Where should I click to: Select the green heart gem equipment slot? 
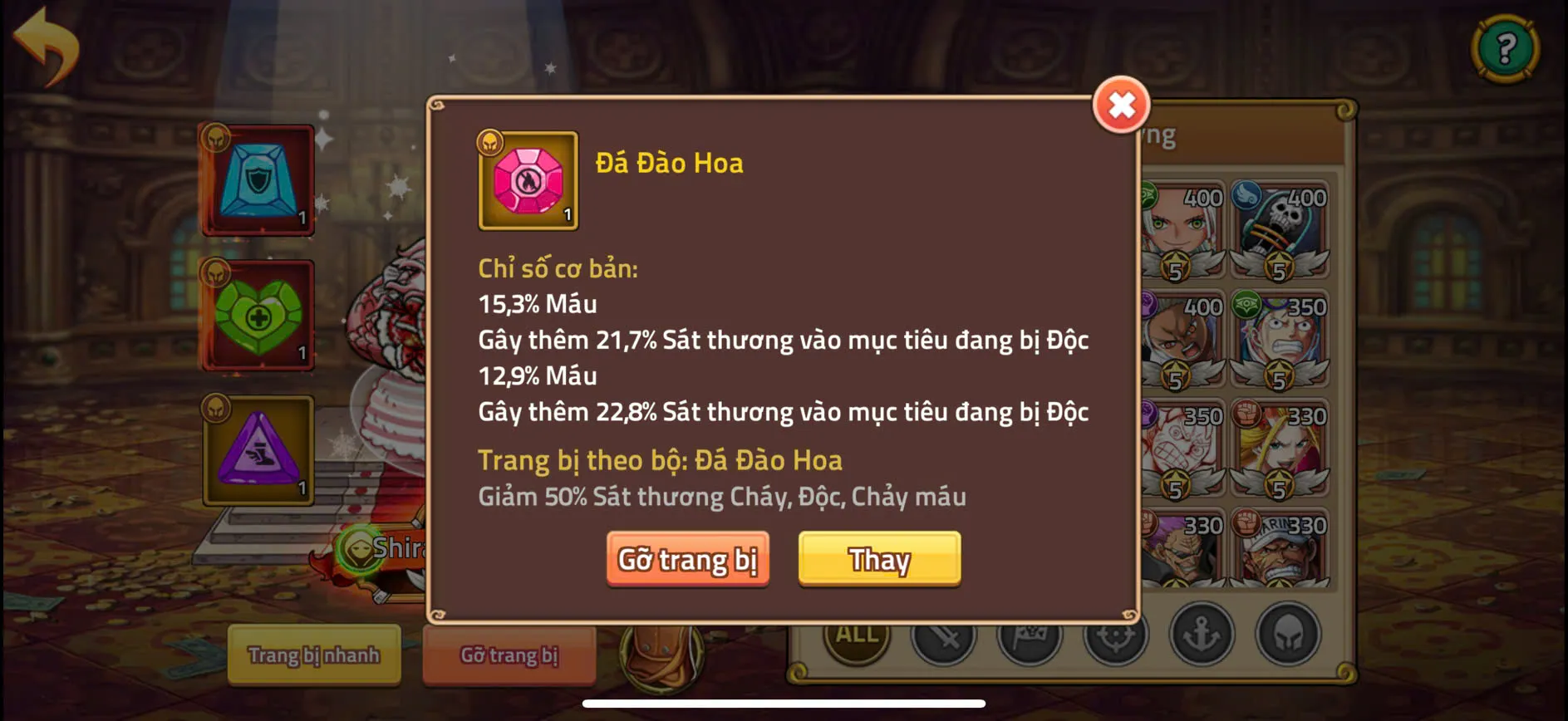pos(258,316)
